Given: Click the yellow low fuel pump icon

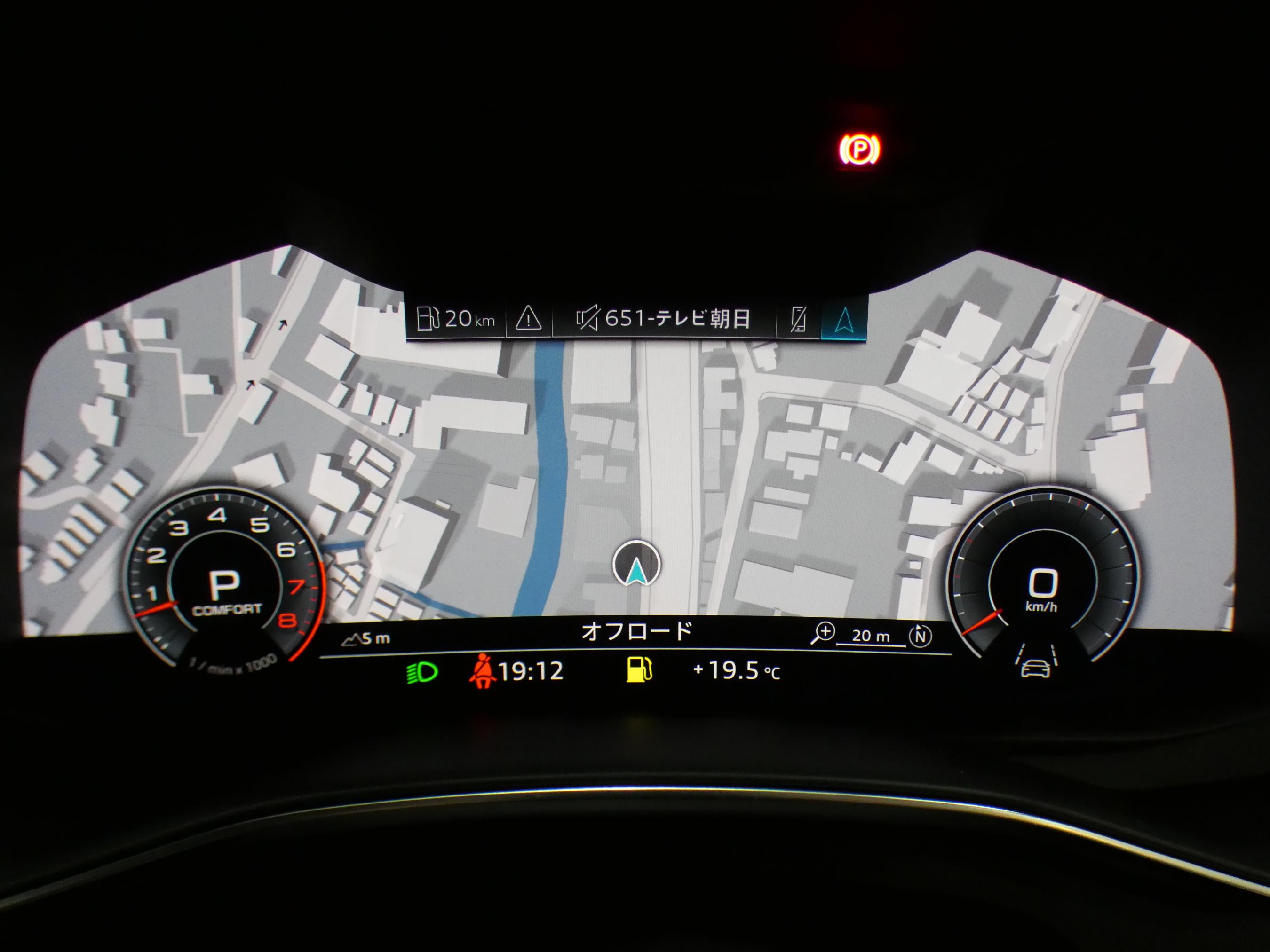Looking at the screenshot, I should pos(639,670).
